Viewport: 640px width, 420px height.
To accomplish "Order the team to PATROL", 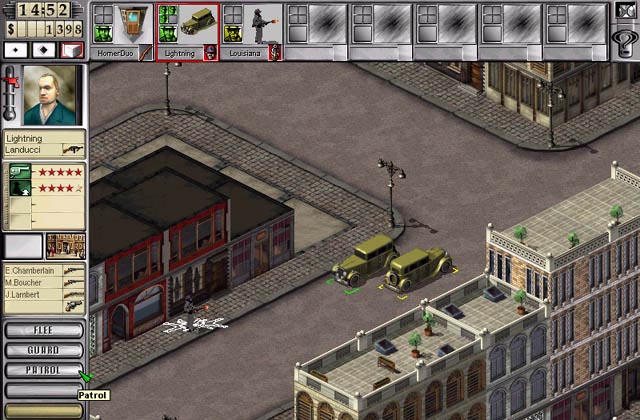I will pos(43,370).
